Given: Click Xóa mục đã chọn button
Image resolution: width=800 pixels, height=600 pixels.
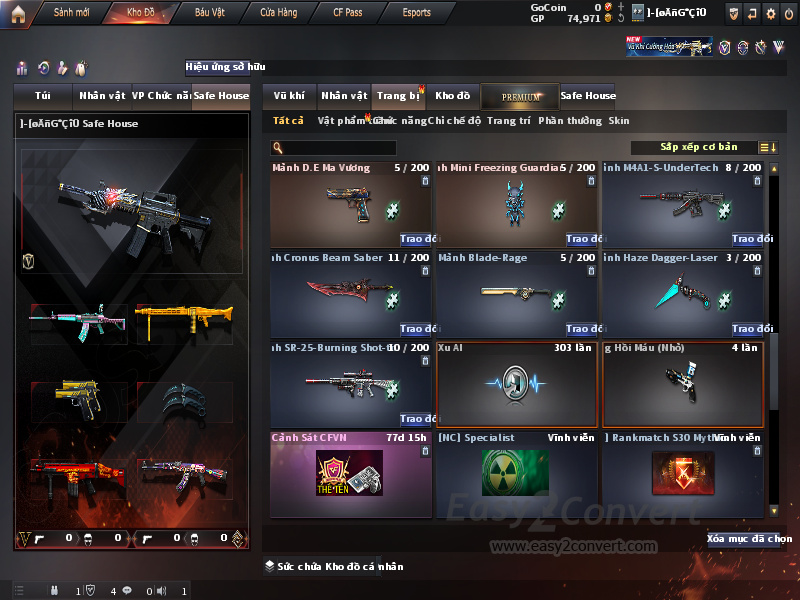Looking at the screenshot, I should (749, 539).
